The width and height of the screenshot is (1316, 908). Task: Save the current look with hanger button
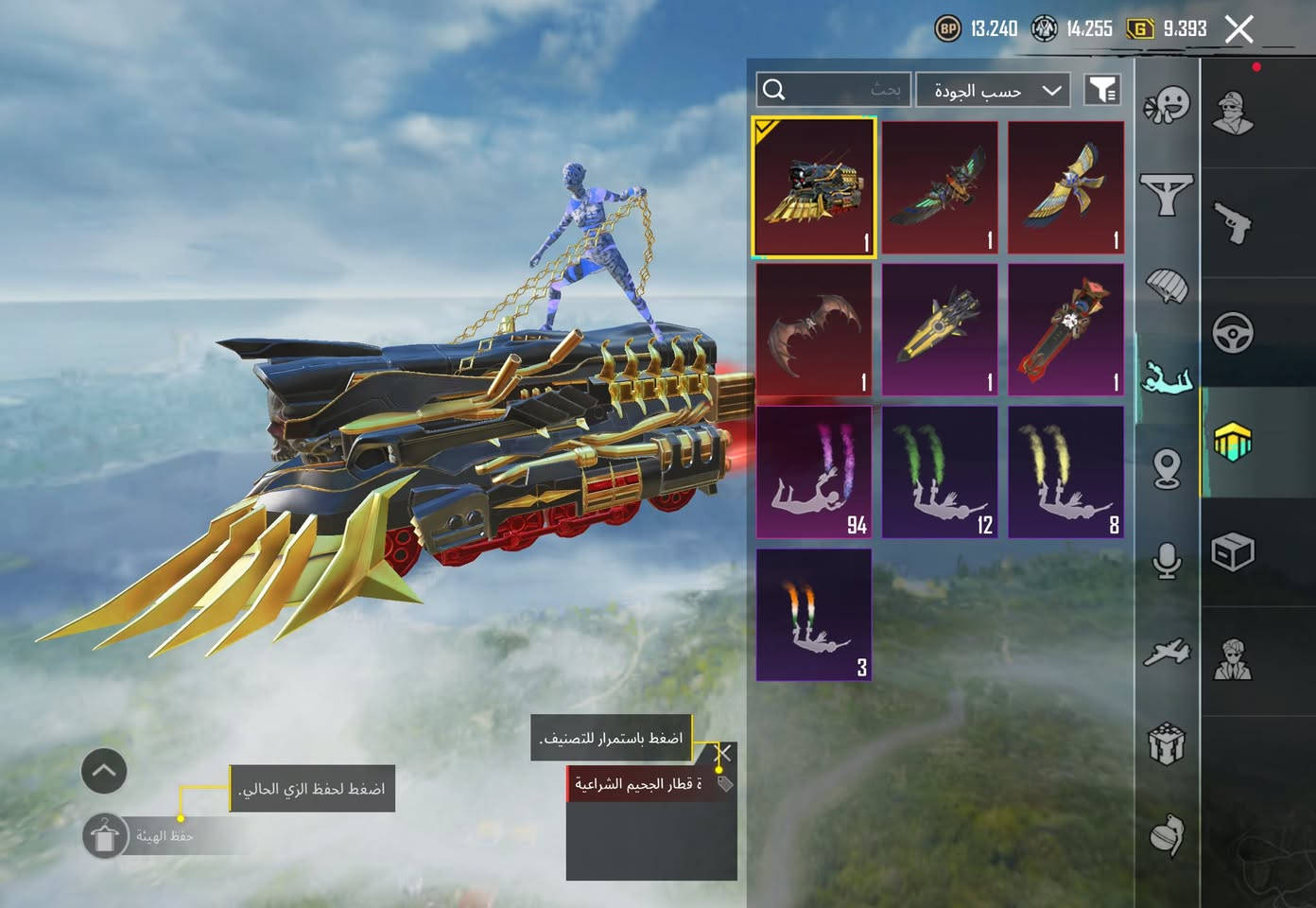[x=105, y=836]
